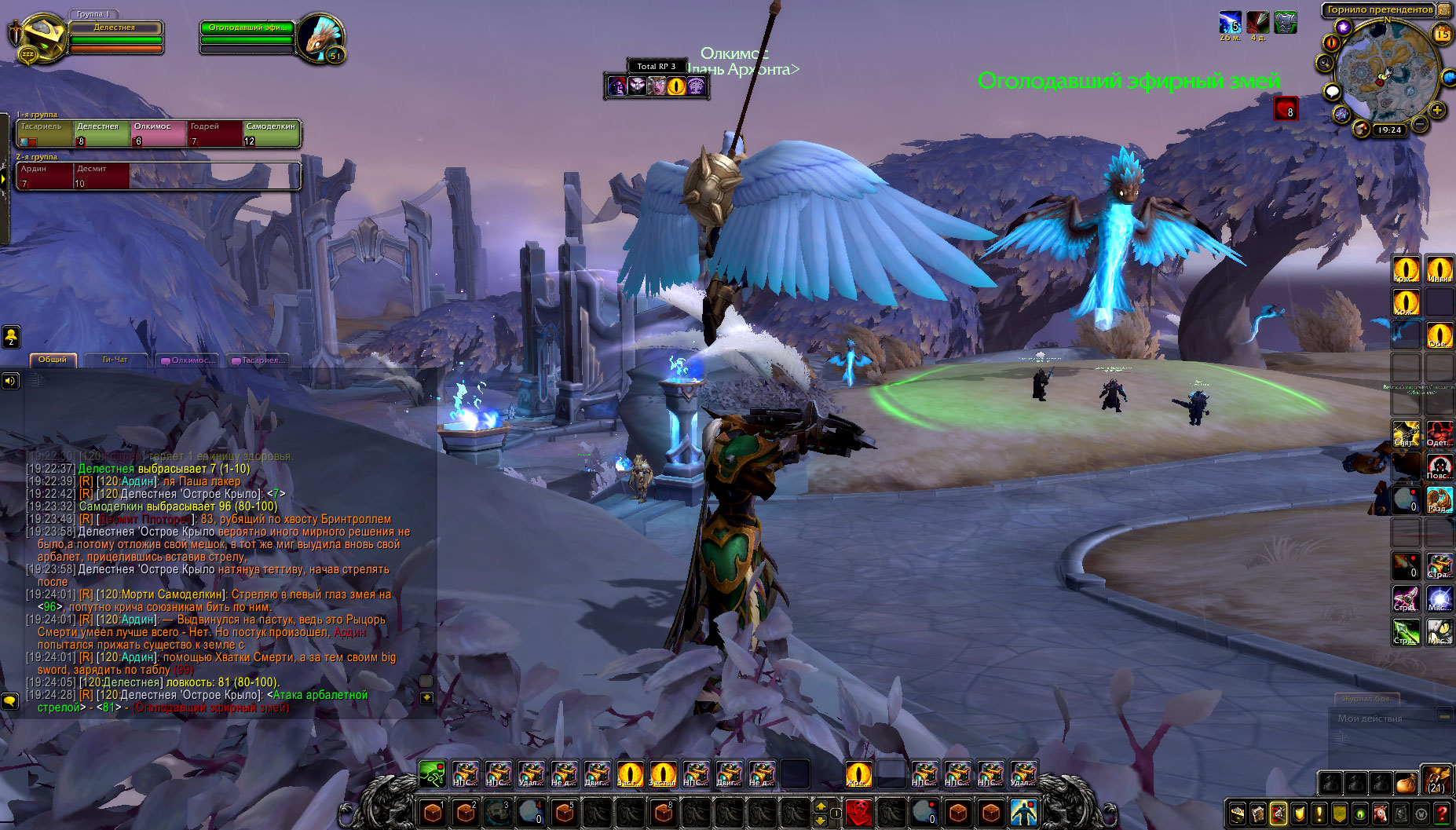Open the quest log exclamation mark button
This screenshot has width=1456, height=830.
[1319, 814]
